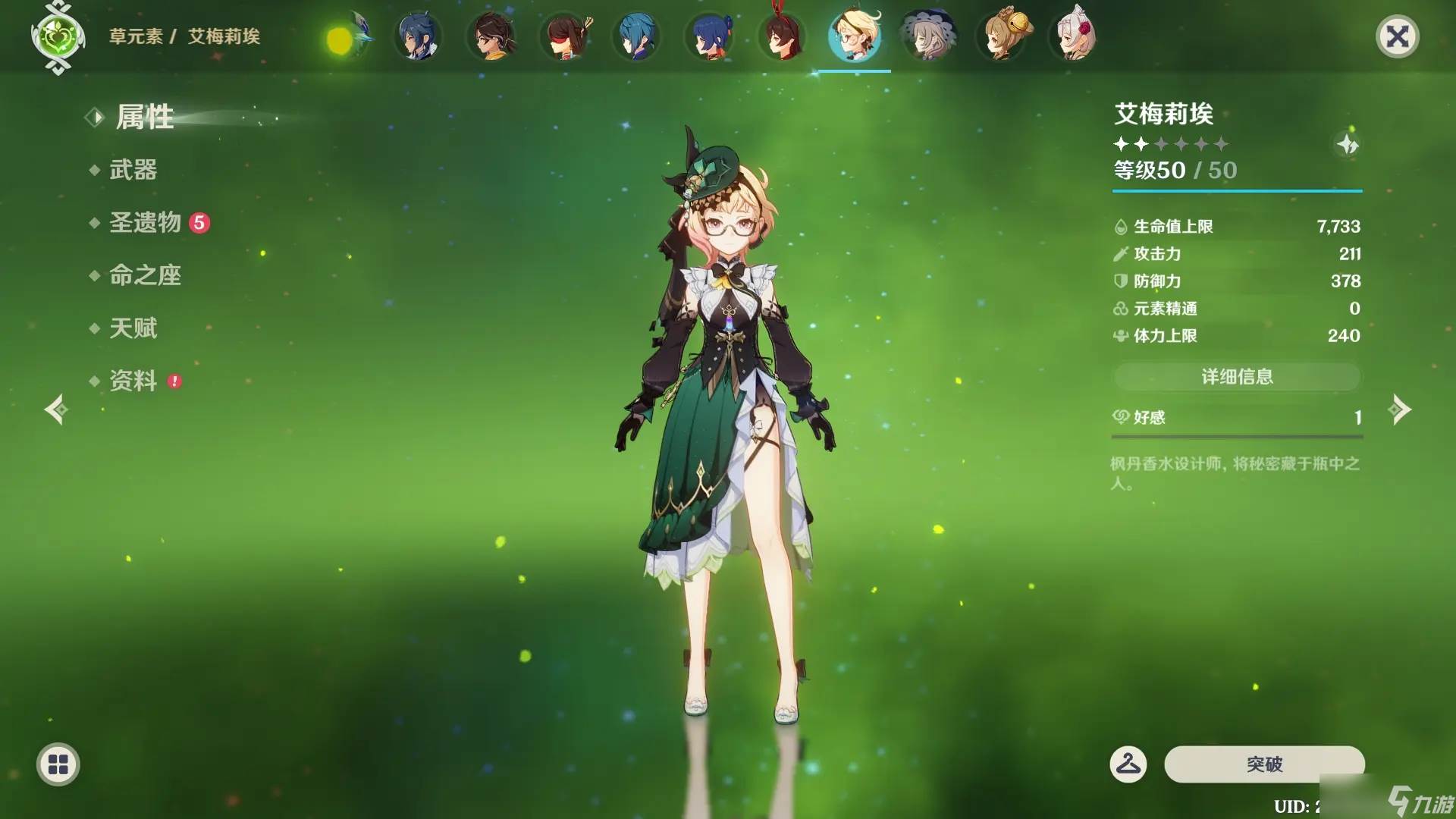The image size is (1456, 819).
Task: Select the 圣遗物 artifacts entry
Action: 146,222
